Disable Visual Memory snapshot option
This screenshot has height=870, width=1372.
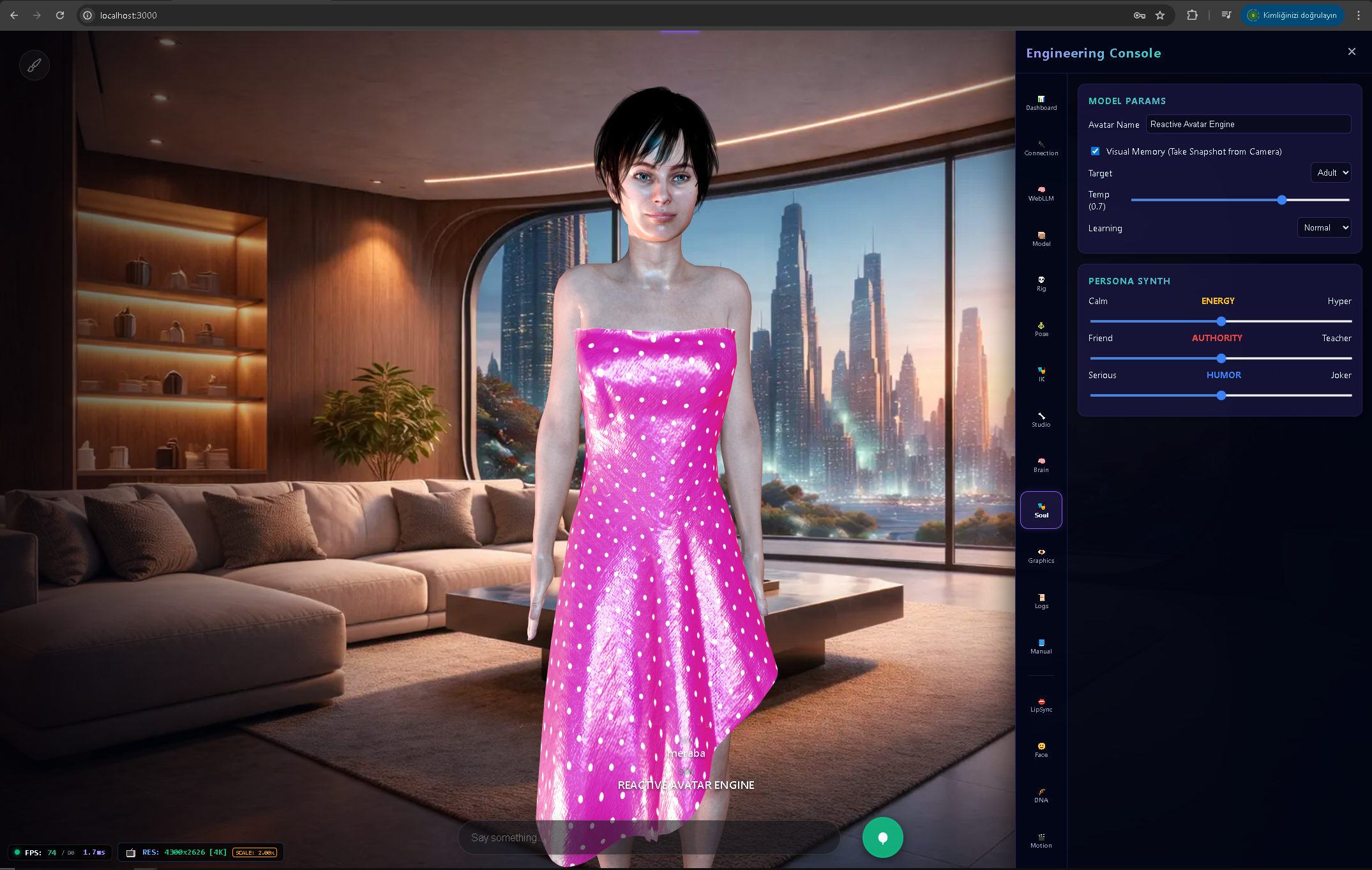pos(1095,151)
